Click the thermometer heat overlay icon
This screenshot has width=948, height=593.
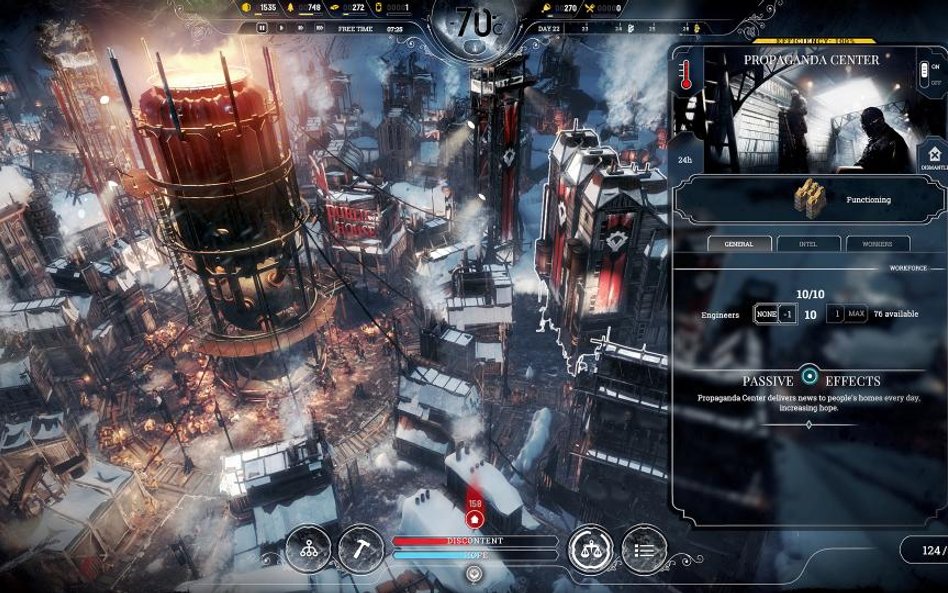coord(686,77)
